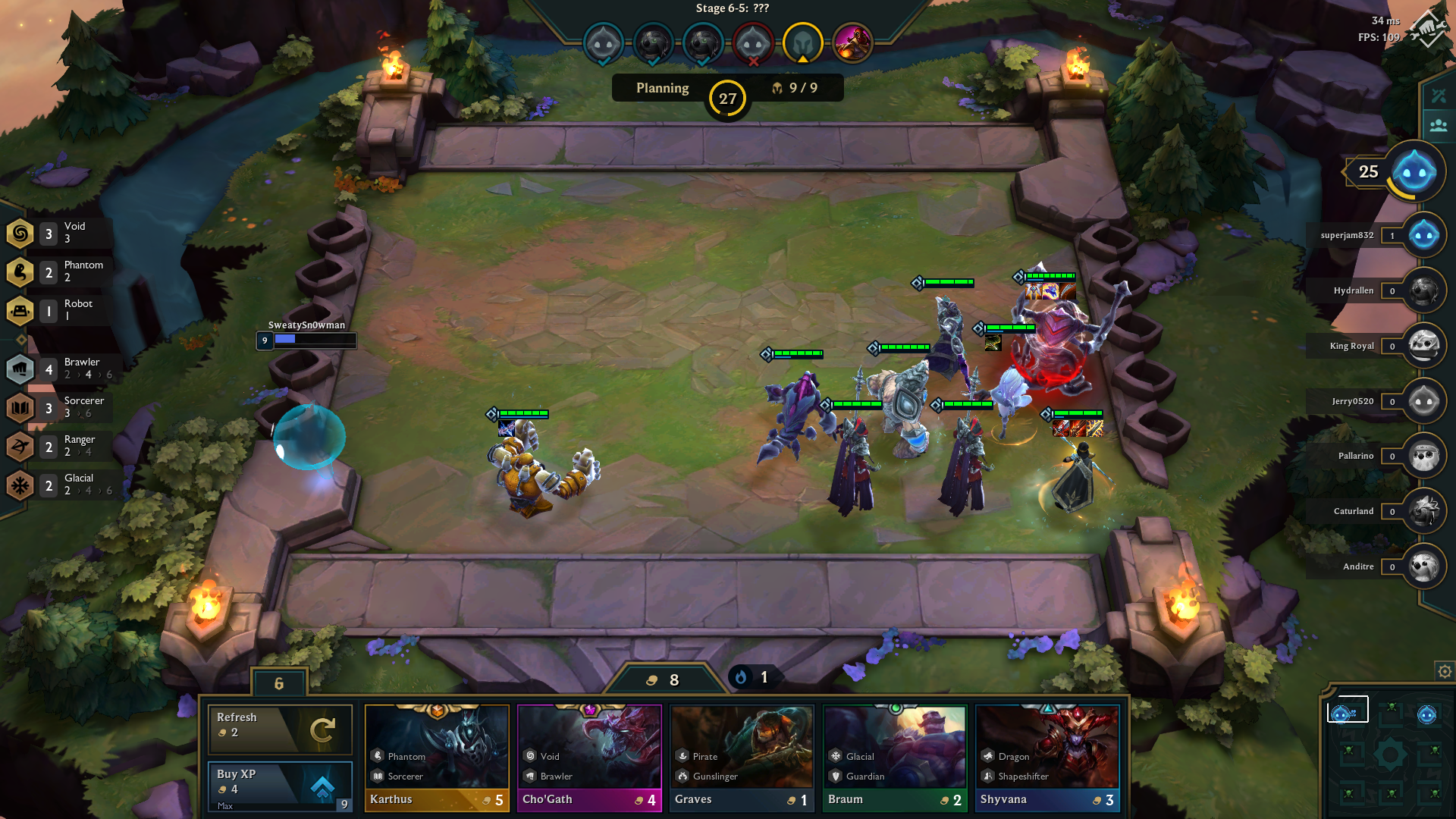Image resolution: width=1456 pixels, height=819 pixels.
Task: Purchase the Shyvana card
Action: 1046,758
